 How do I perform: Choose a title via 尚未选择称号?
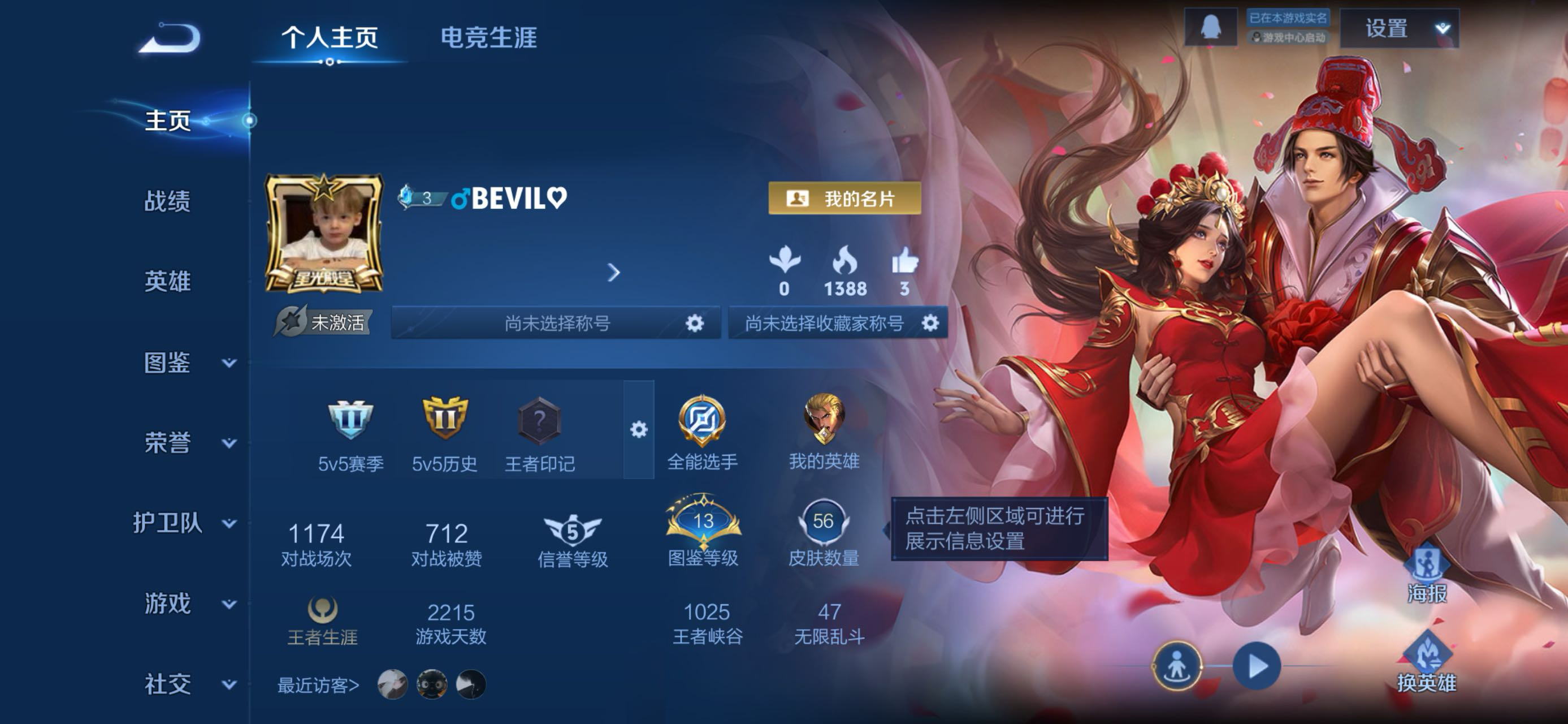point(556,323)
